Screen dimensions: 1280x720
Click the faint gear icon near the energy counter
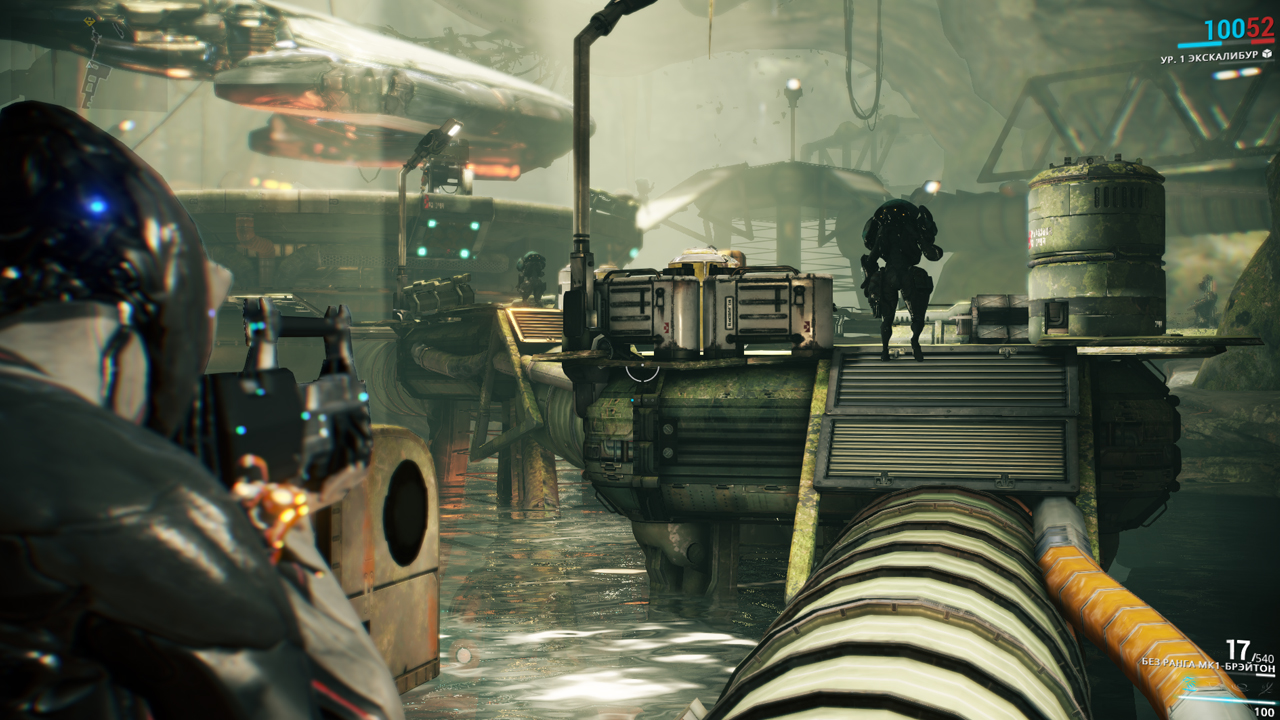click(x=1242, y=688)
